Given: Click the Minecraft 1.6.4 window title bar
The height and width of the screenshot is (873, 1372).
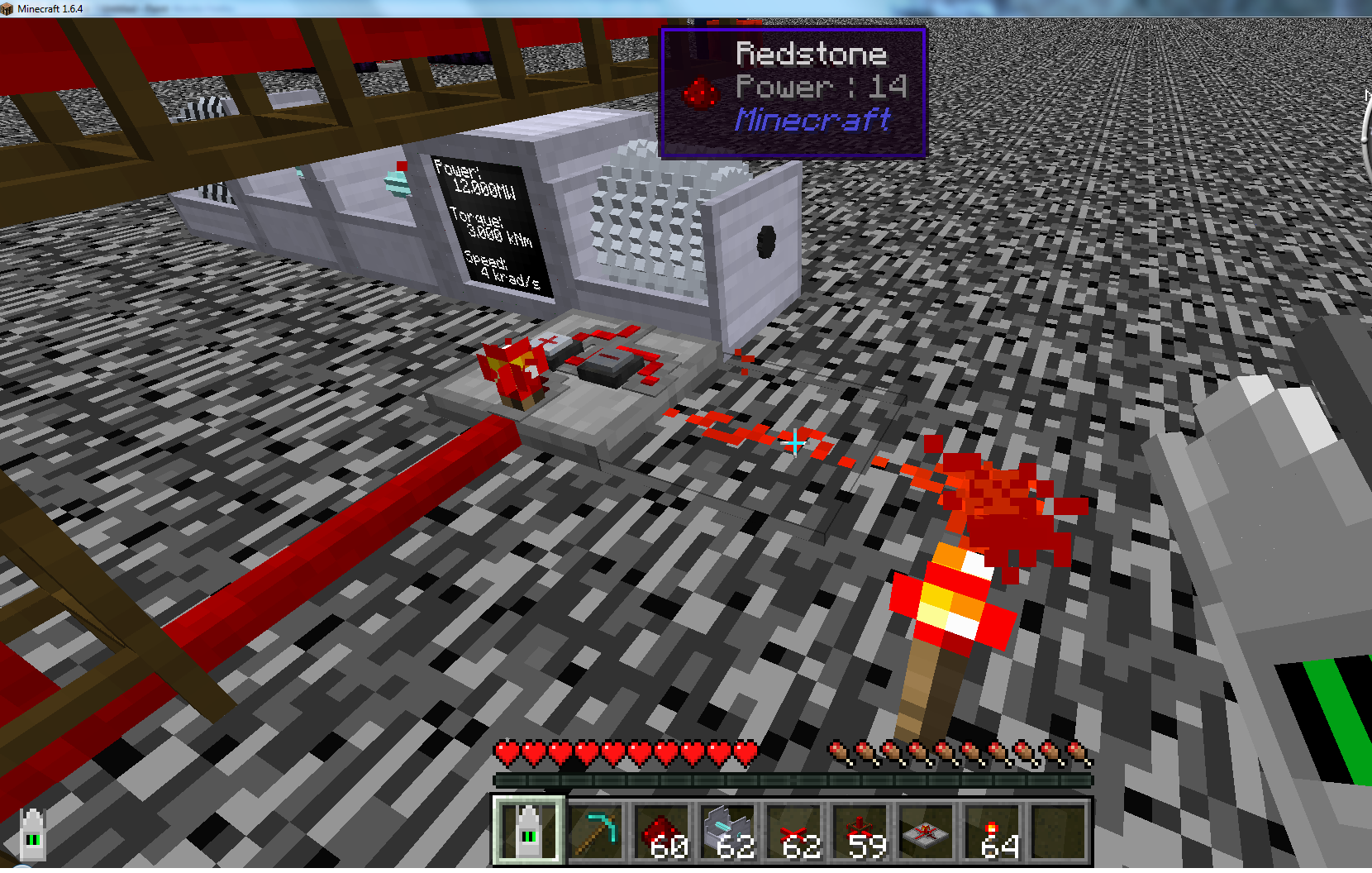Looking at the screenshot, I should tap(331, 8).
